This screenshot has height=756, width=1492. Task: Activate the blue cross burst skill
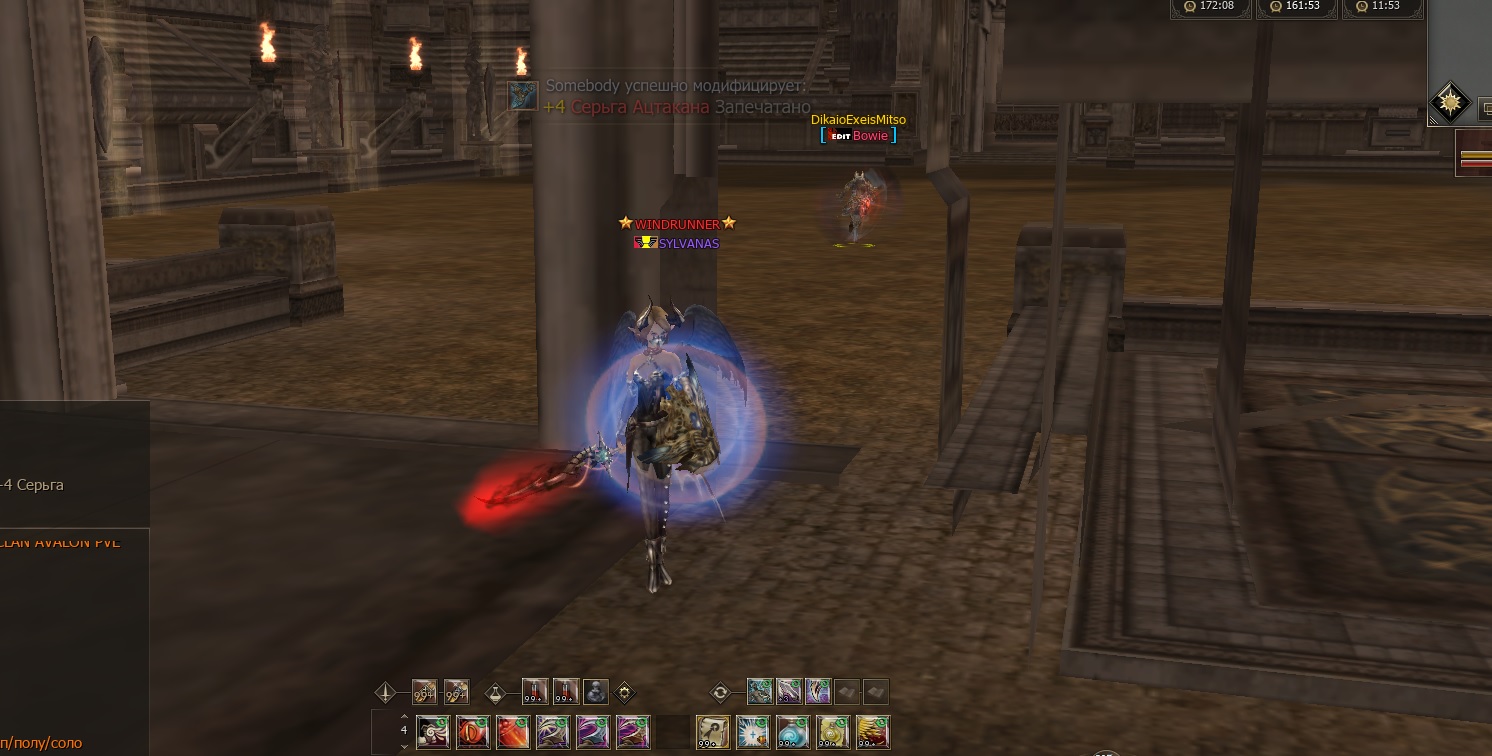coord(752,732)
